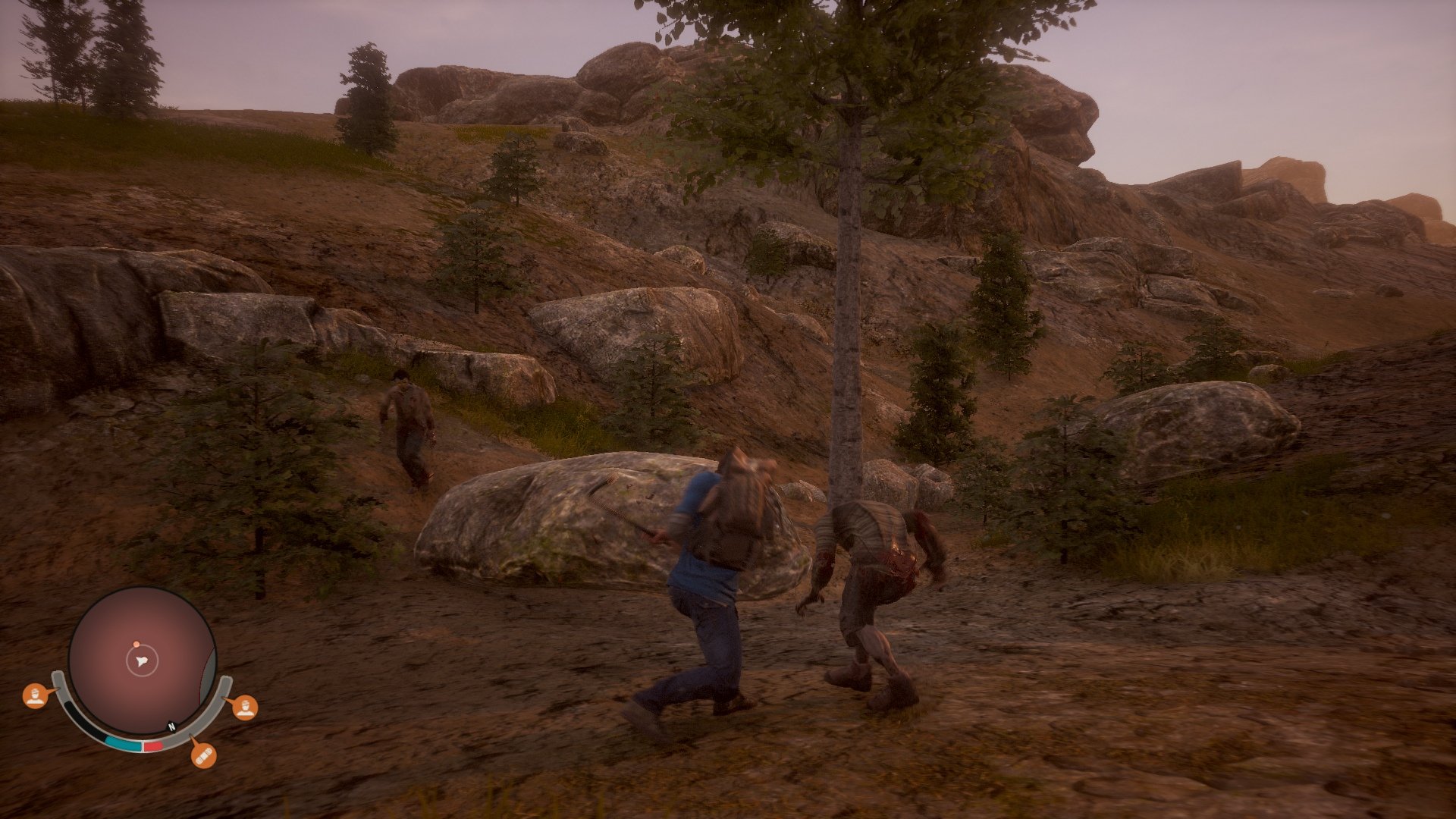Screen dimensions: 1456x819
Task: Click the player arrow marker on the minimap
Action: [x=142, y=661]
